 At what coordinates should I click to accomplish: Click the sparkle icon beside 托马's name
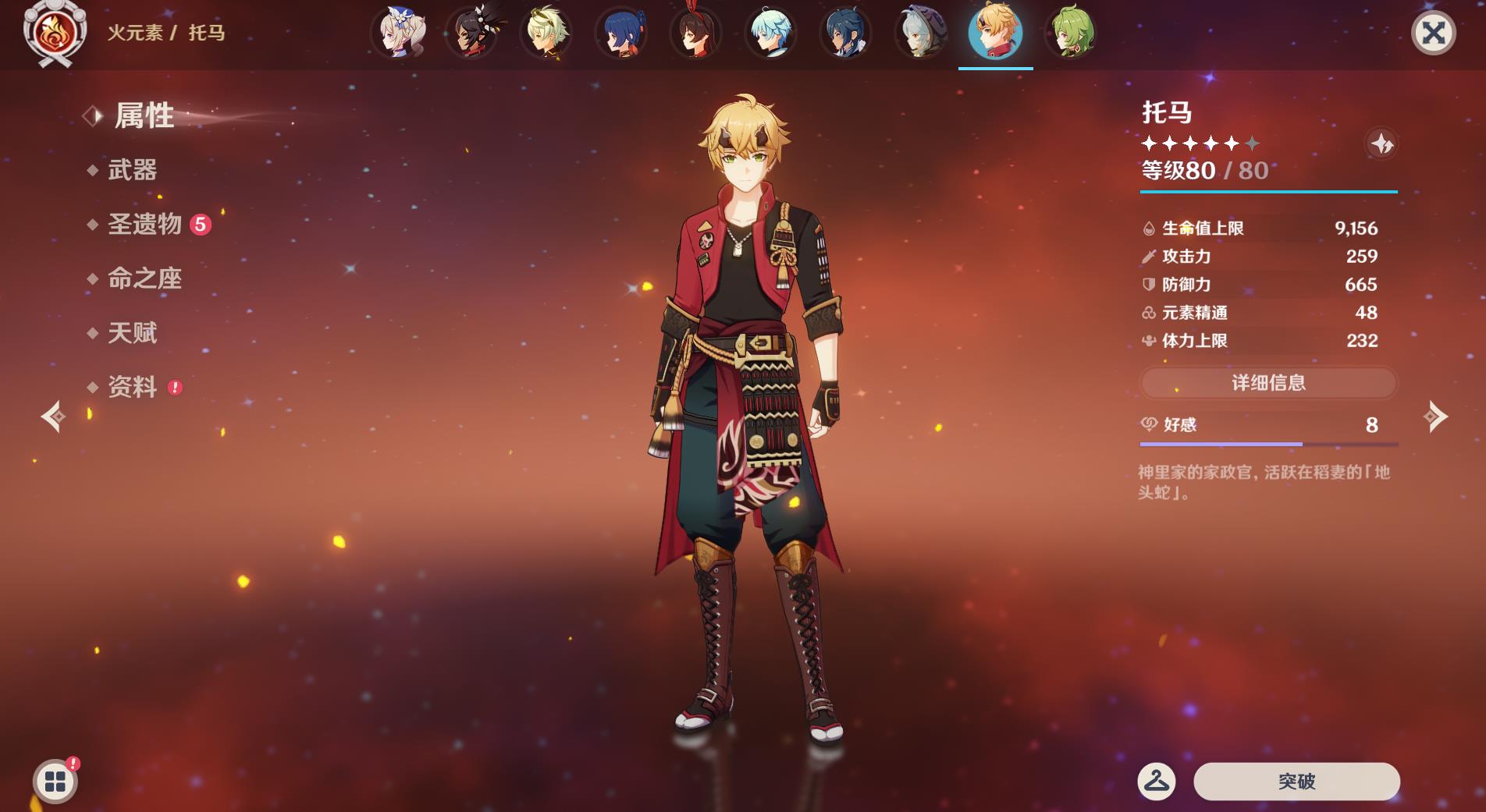coord(1381,144)
